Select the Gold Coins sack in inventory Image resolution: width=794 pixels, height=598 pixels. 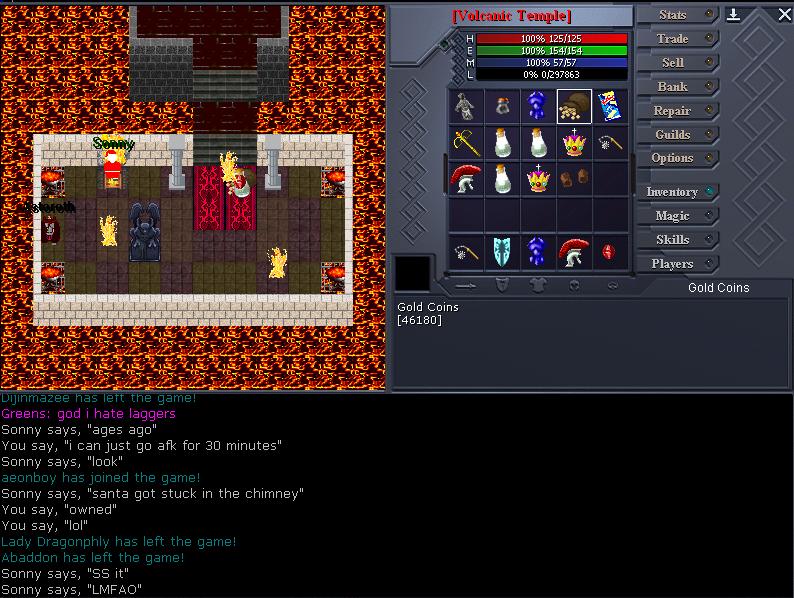[574, 106]
